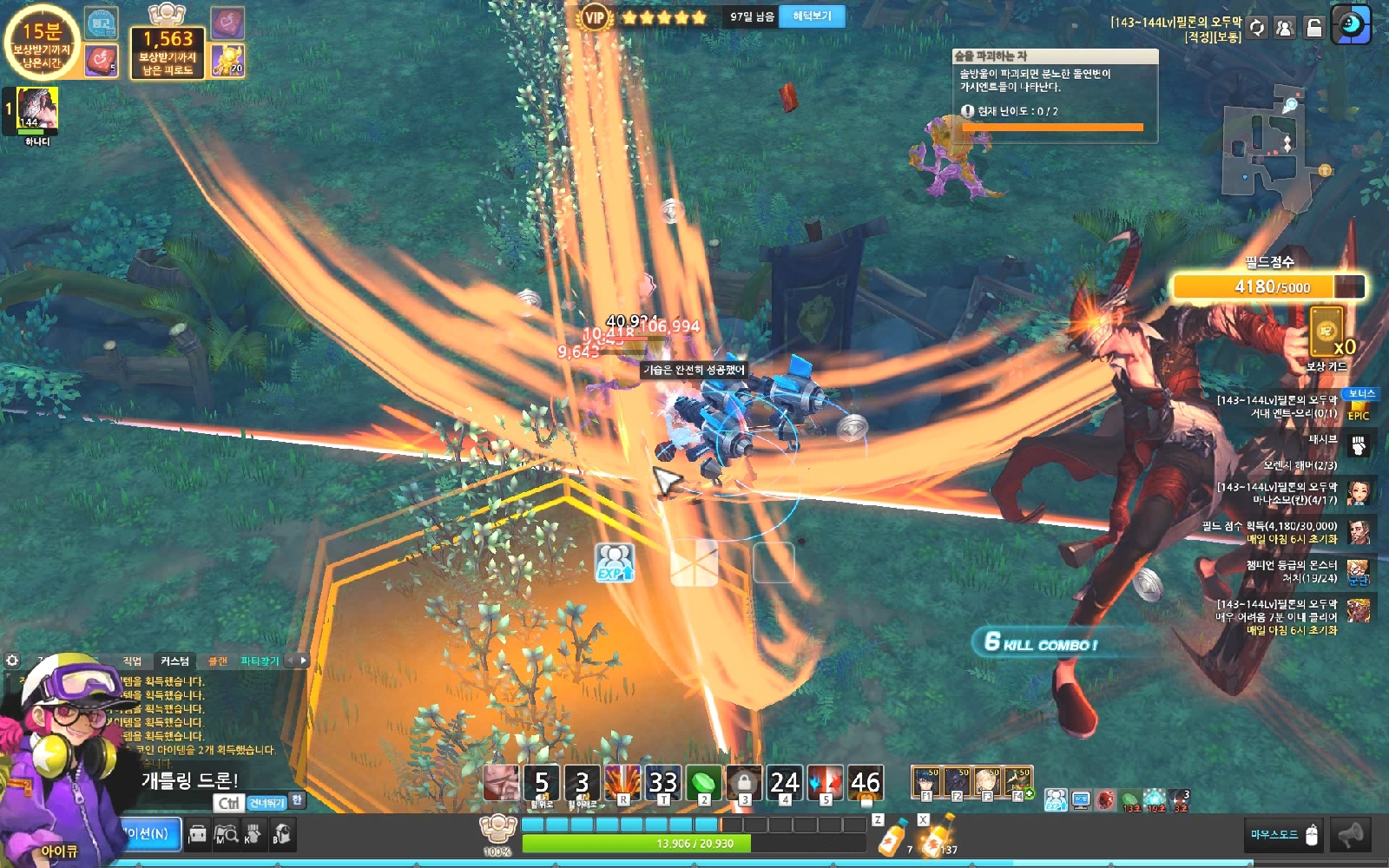
Task: Activate the skill showing cooldown 33
Action: point(663,783)
